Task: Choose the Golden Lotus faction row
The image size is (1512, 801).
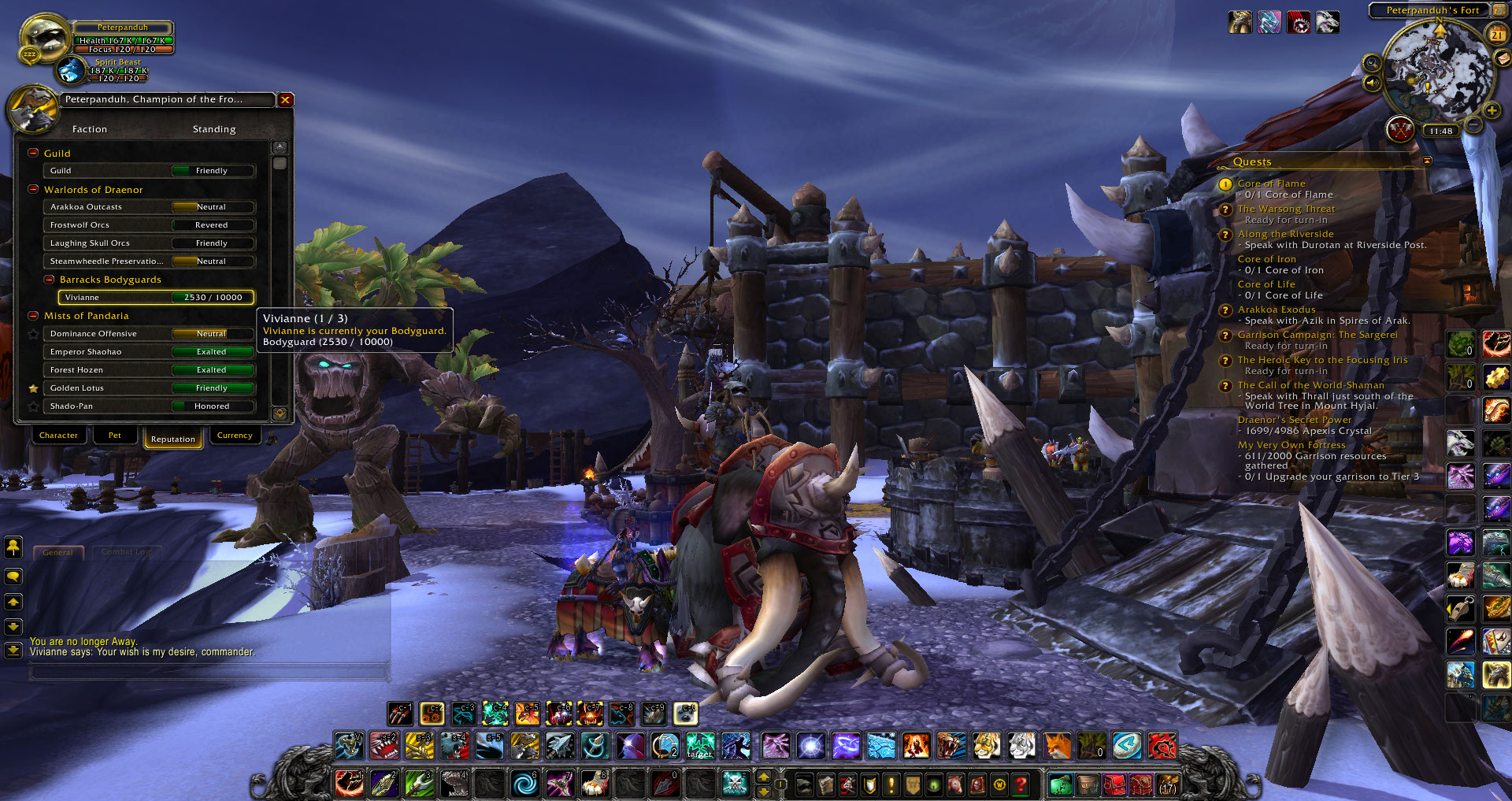Action: pos(149,388)
